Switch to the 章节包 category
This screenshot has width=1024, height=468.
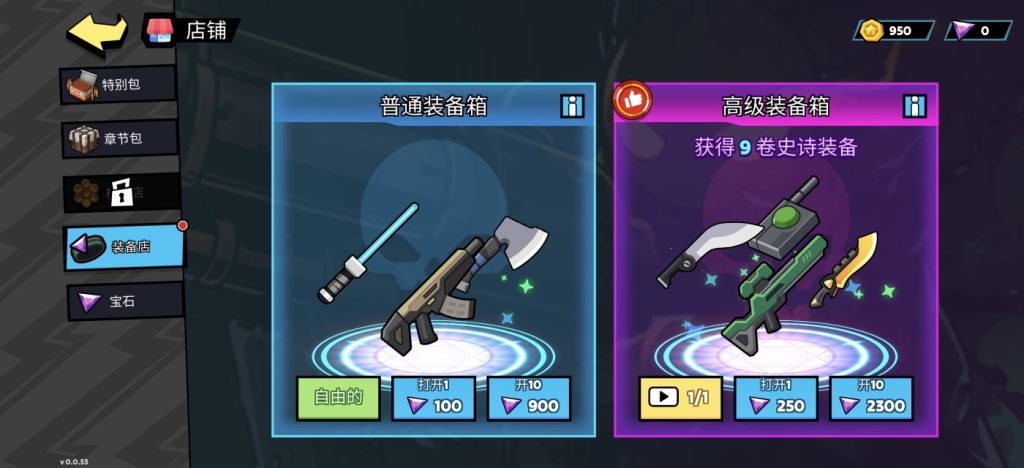(x=120, y=138)
